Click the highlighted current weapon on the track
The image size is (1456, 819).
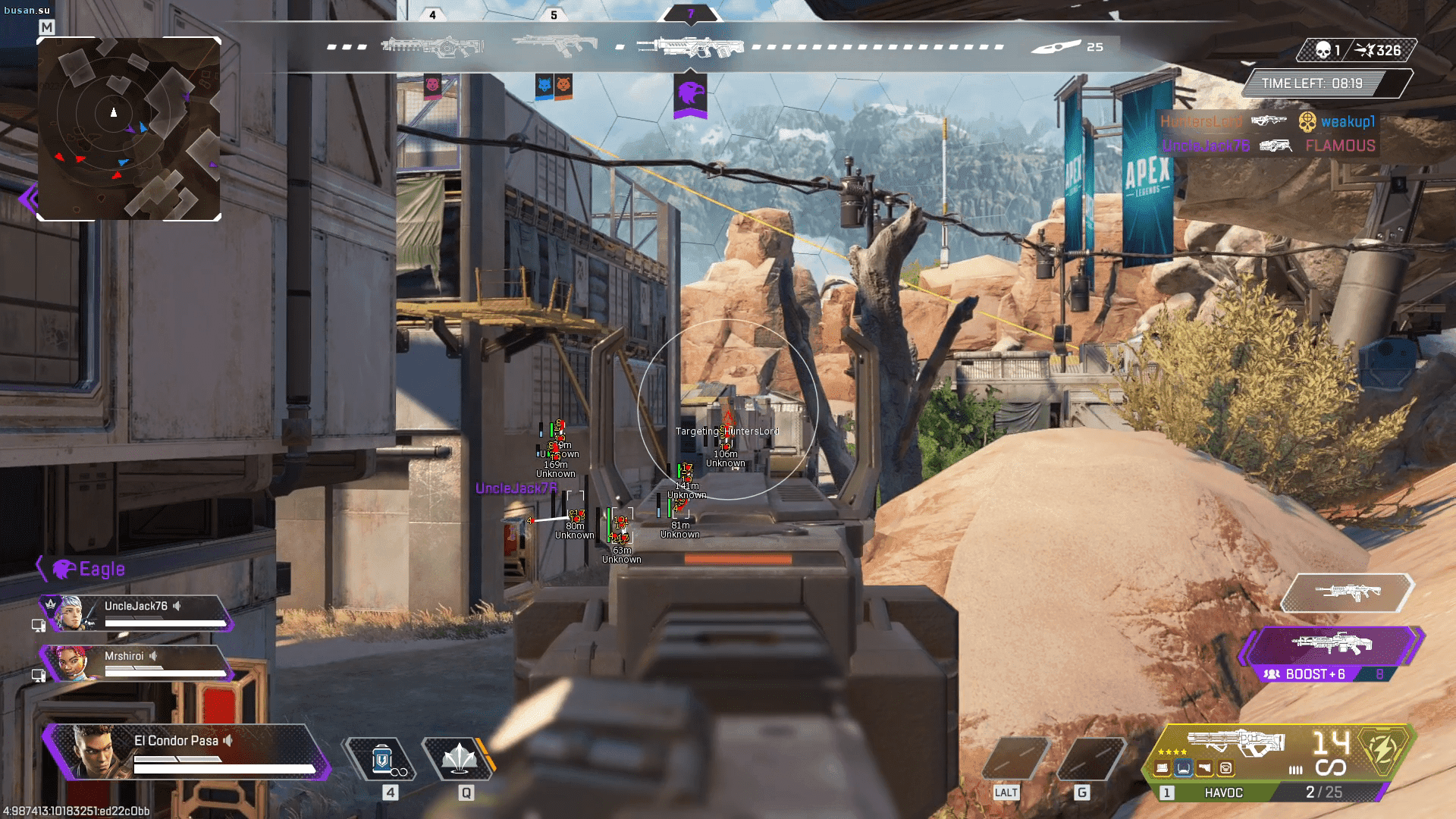[x=690, y=47]
